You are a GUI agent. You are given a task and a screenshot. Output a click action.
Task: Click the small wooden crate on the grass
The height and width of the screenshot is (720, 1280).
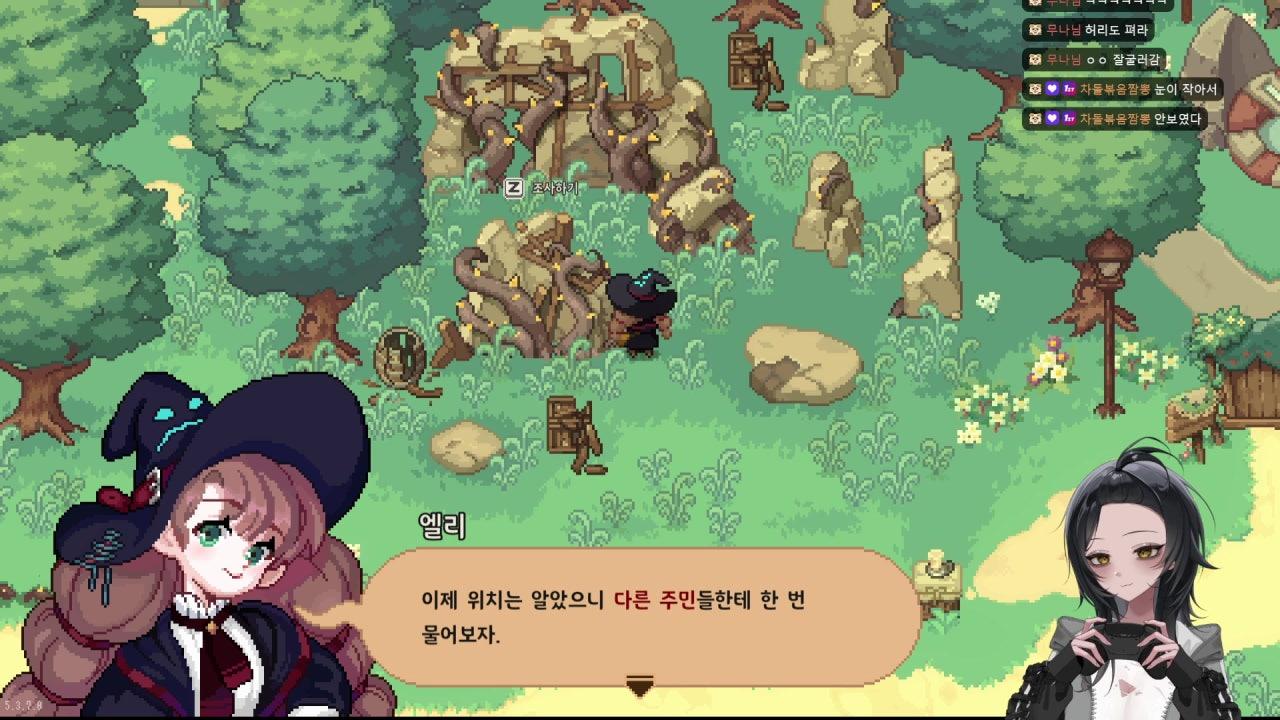[562, 423]
